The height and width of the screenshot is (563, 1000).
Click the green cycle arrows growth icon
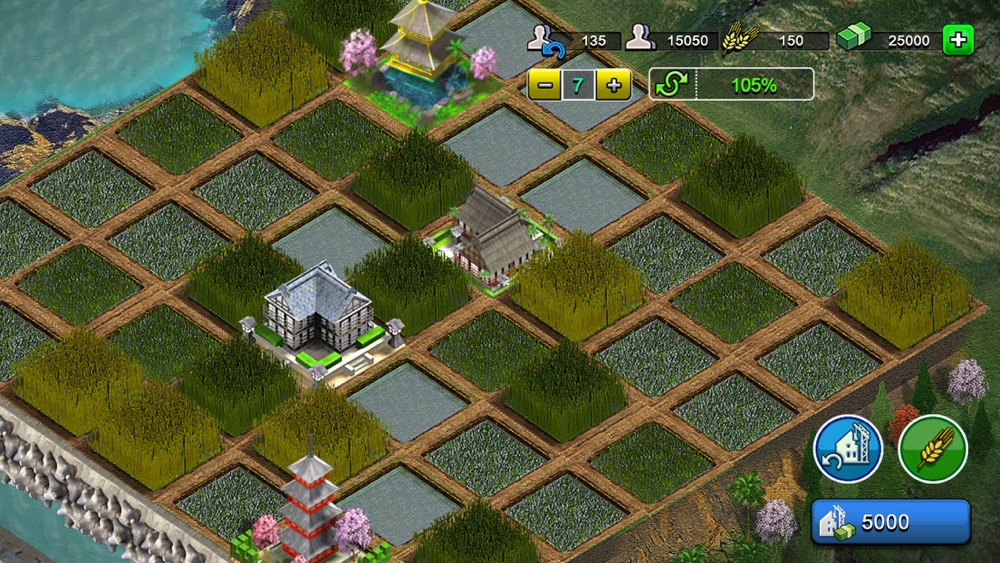pos(670,85)
